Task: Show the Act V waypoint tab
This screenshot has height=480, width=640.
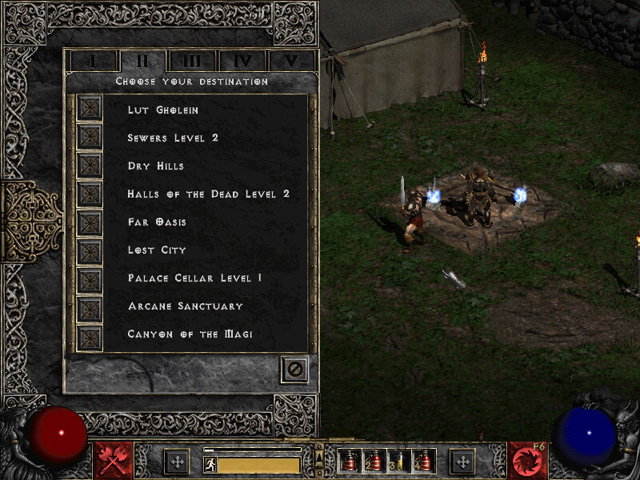Action: coord(290,60)
